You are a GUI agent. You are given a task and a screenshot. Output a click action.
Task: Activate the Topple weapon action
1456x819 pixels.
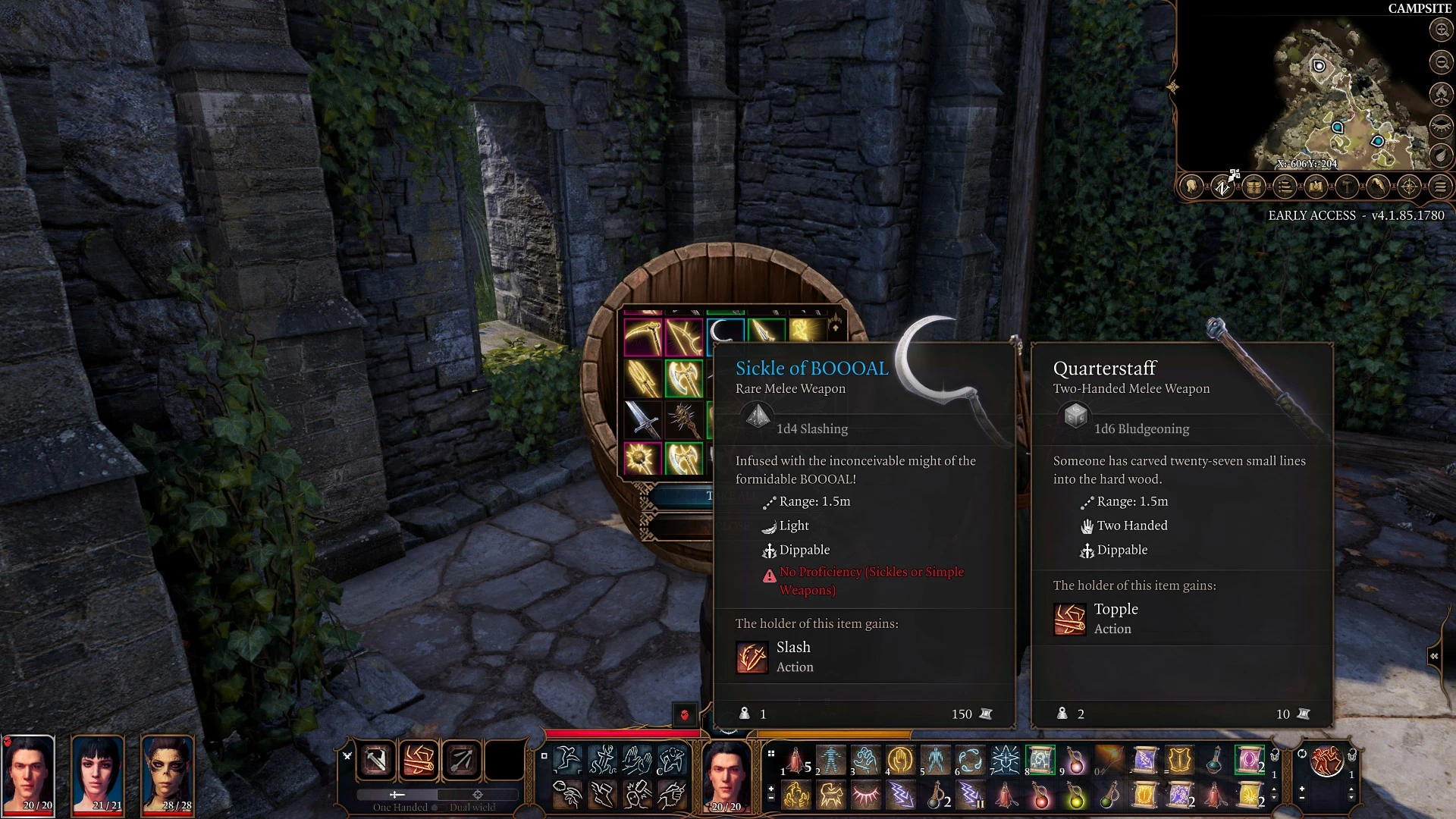click(419, 760)
